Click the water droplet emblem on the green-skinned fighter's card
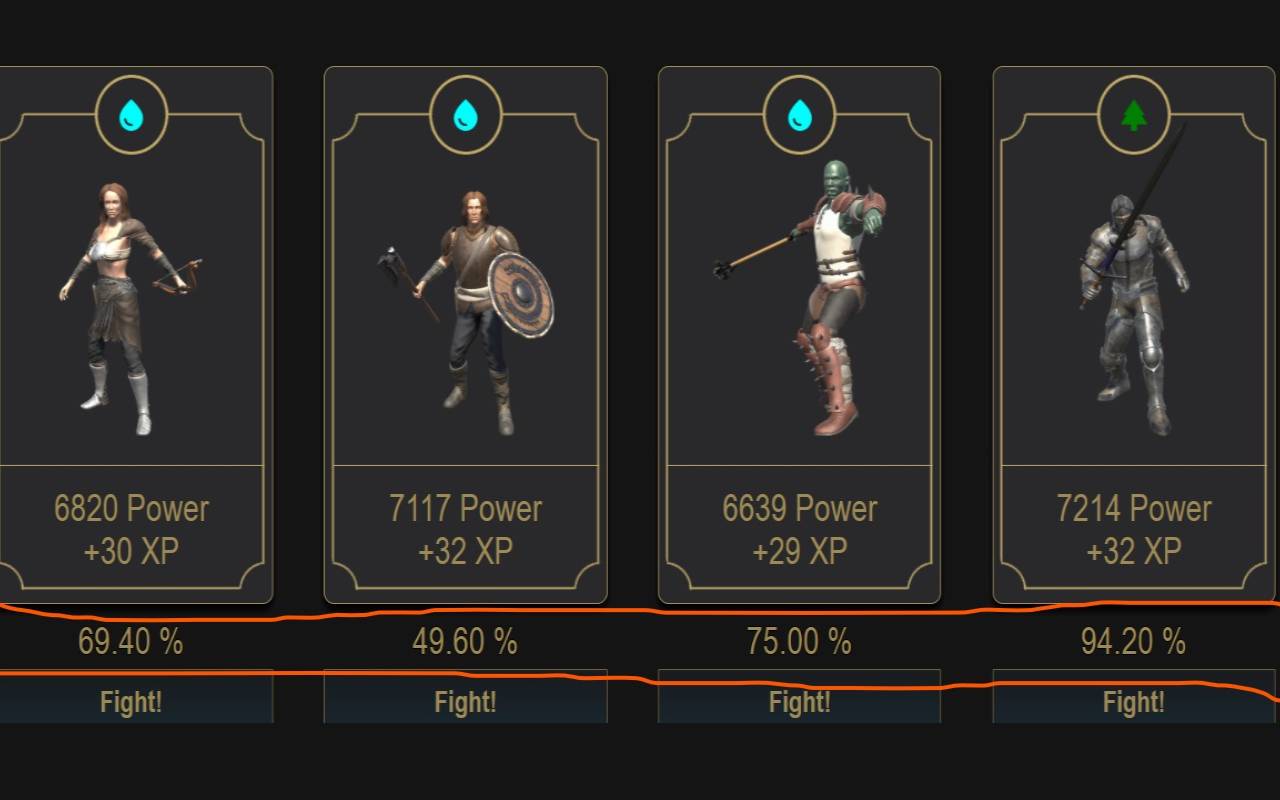Viewport: 1280px width, 800px height. [799, 113]
